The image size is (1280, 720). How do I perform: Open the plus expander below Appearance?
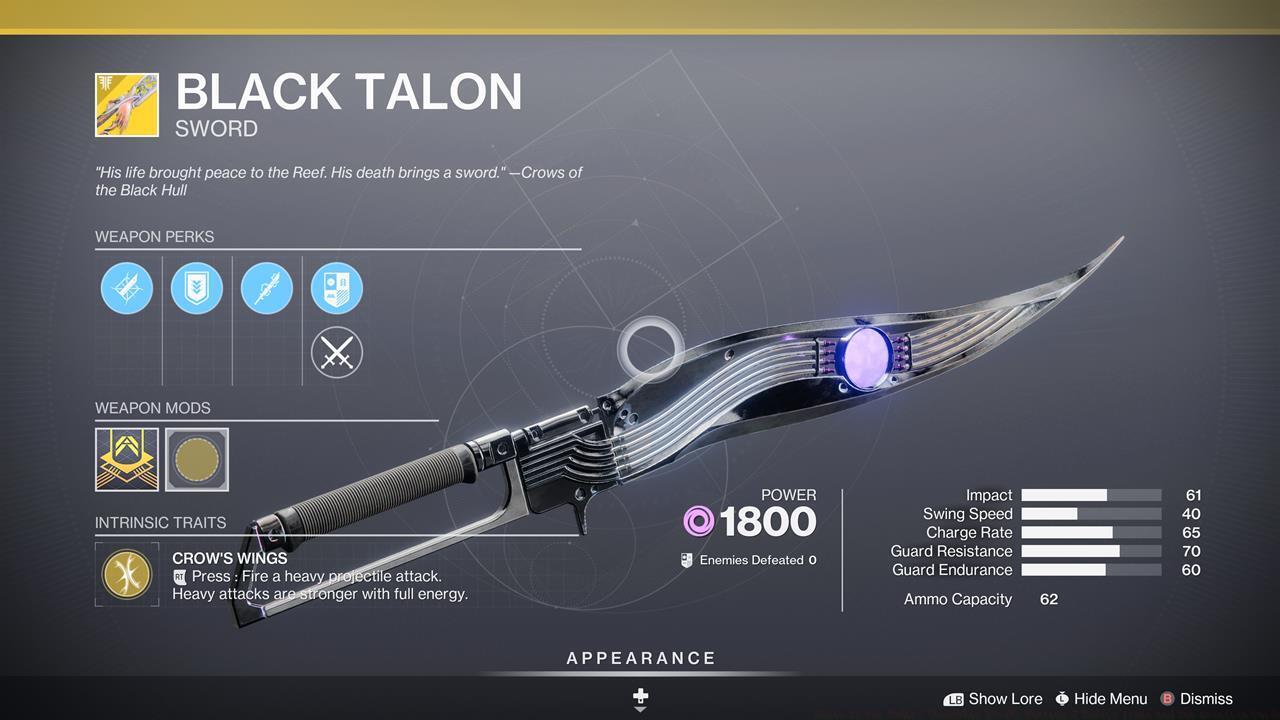[x=640, y=696]
